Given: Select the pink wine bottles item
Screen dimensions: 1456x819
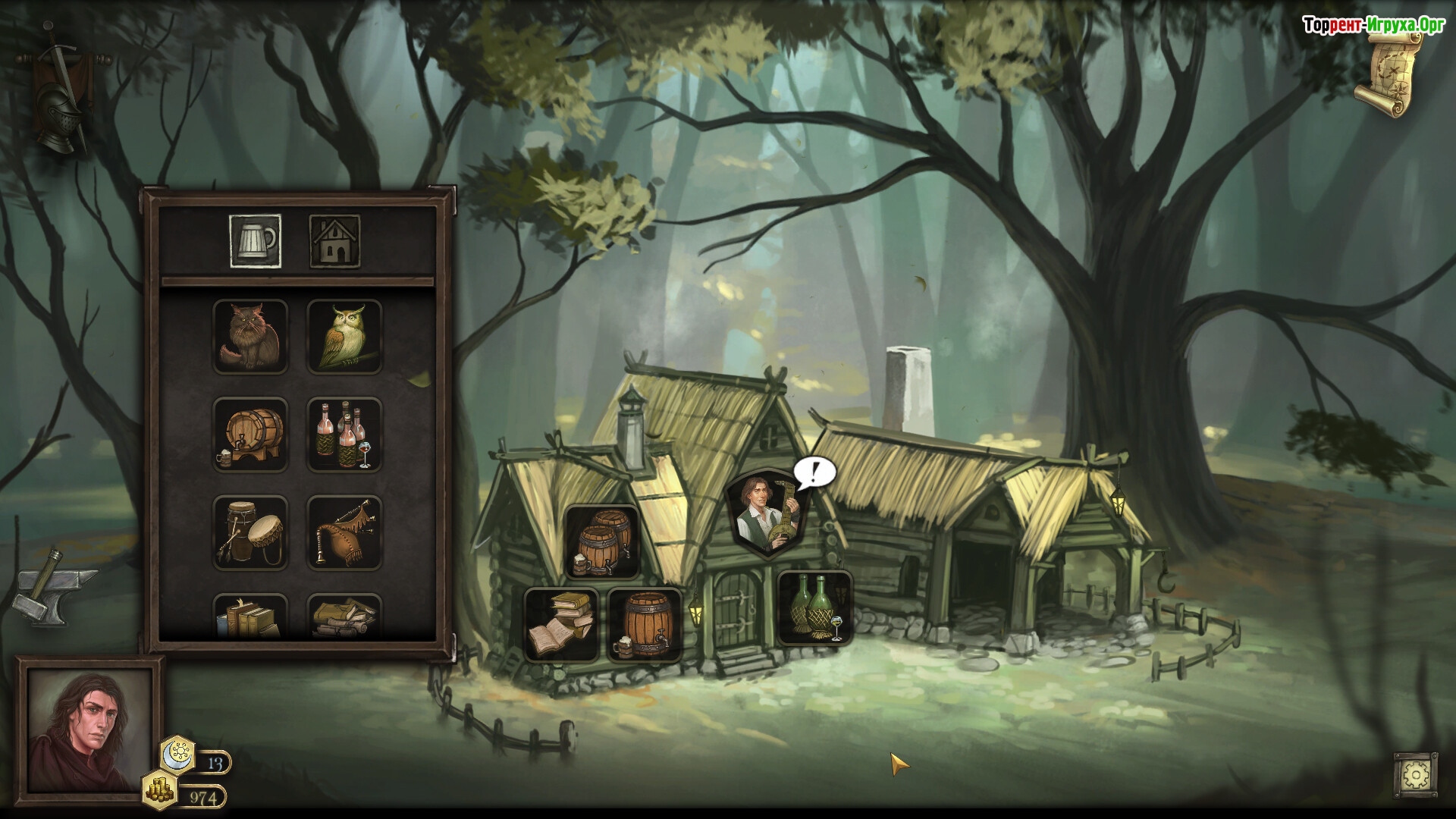Looking at the screenshot, I should (344, 435).
